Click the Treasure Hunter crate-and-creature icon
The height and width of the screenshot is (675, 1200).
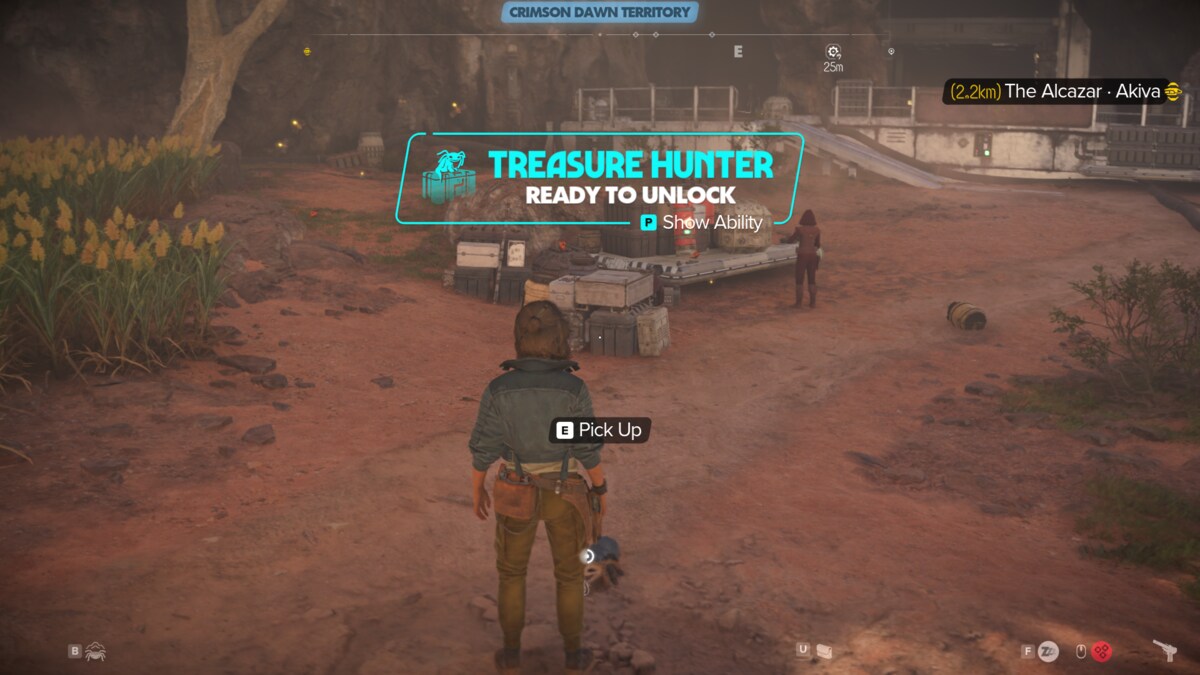click(448, 177)
